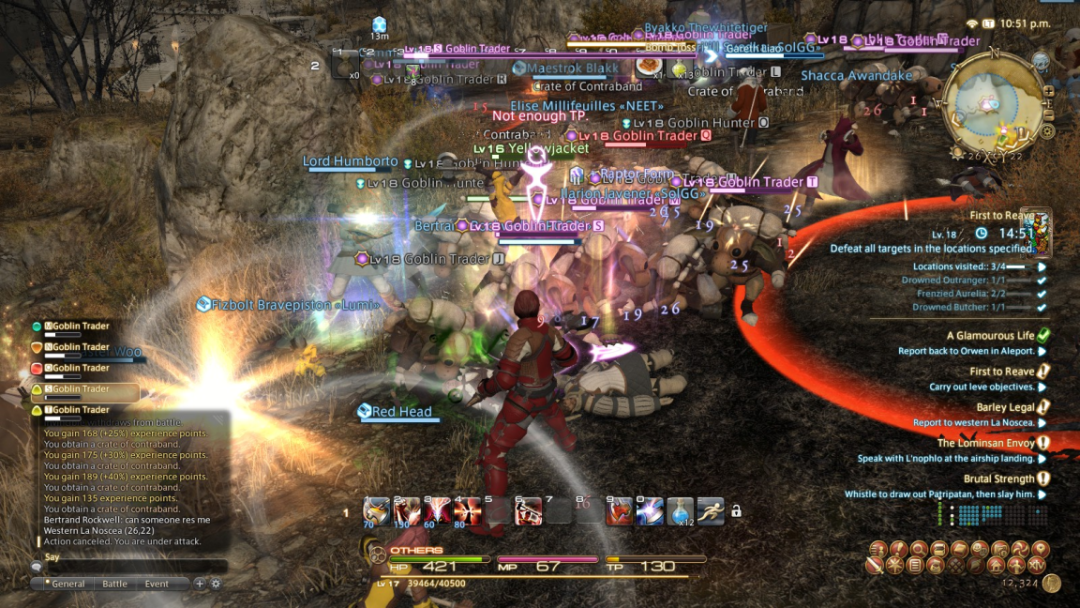Open the minimap
The image size is (1080, 608).
pos(993,102)
